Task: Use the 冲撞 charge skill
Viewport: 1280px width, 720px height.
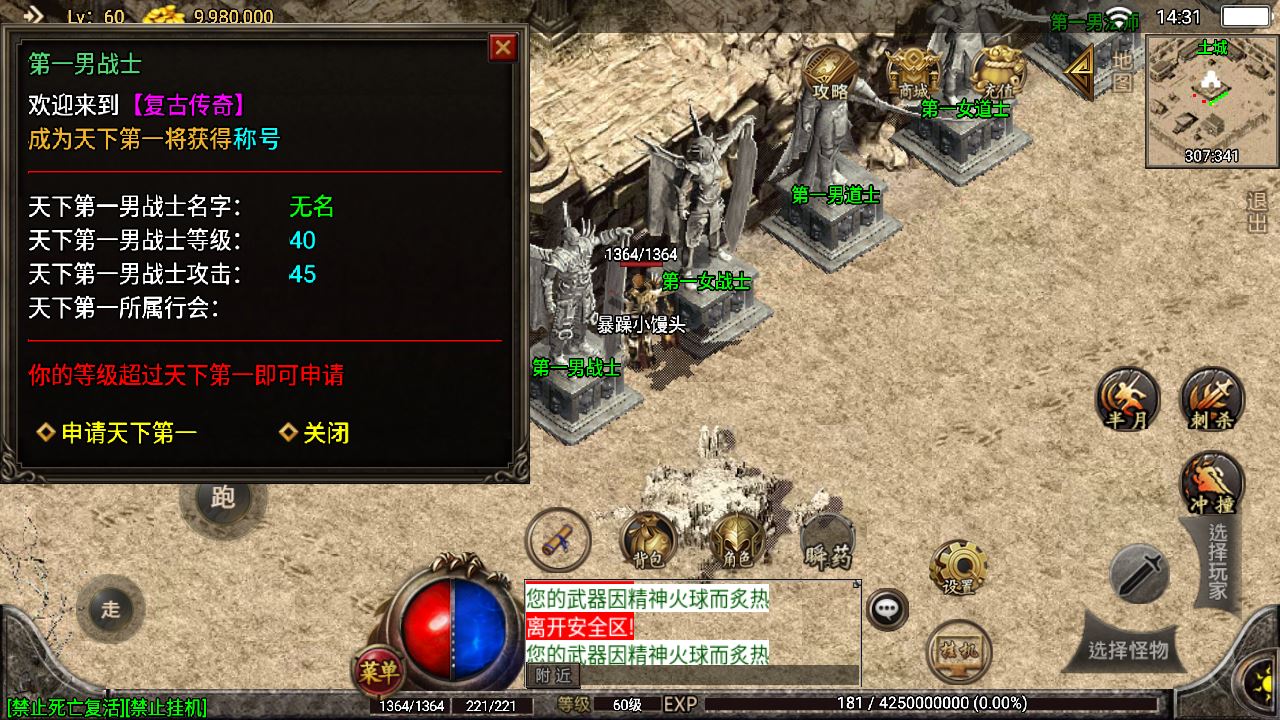Action: click(1212, 483)
